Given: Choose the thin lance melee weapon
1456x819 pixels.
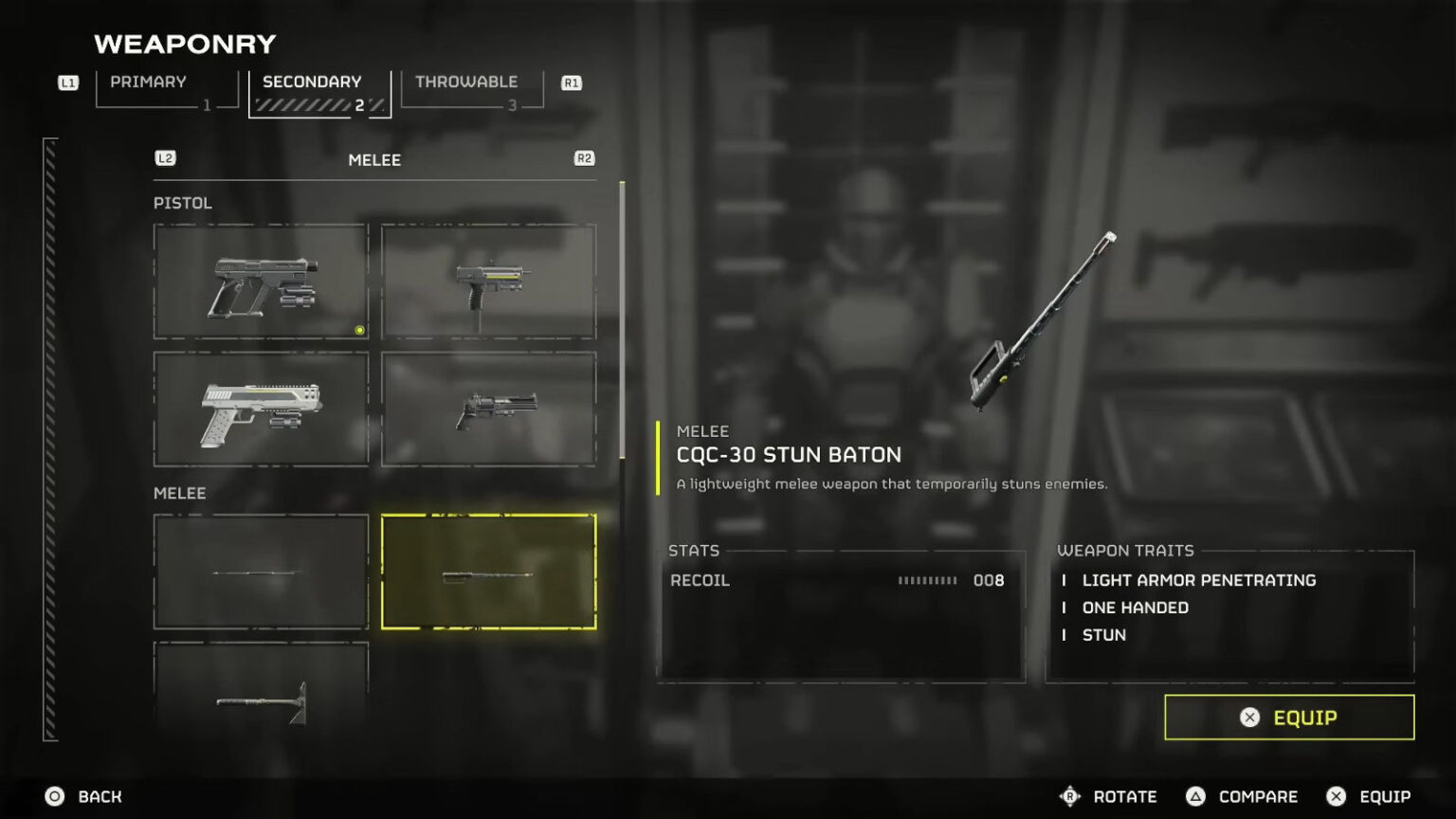Looking at the screenshot, I should click(261, 572).
